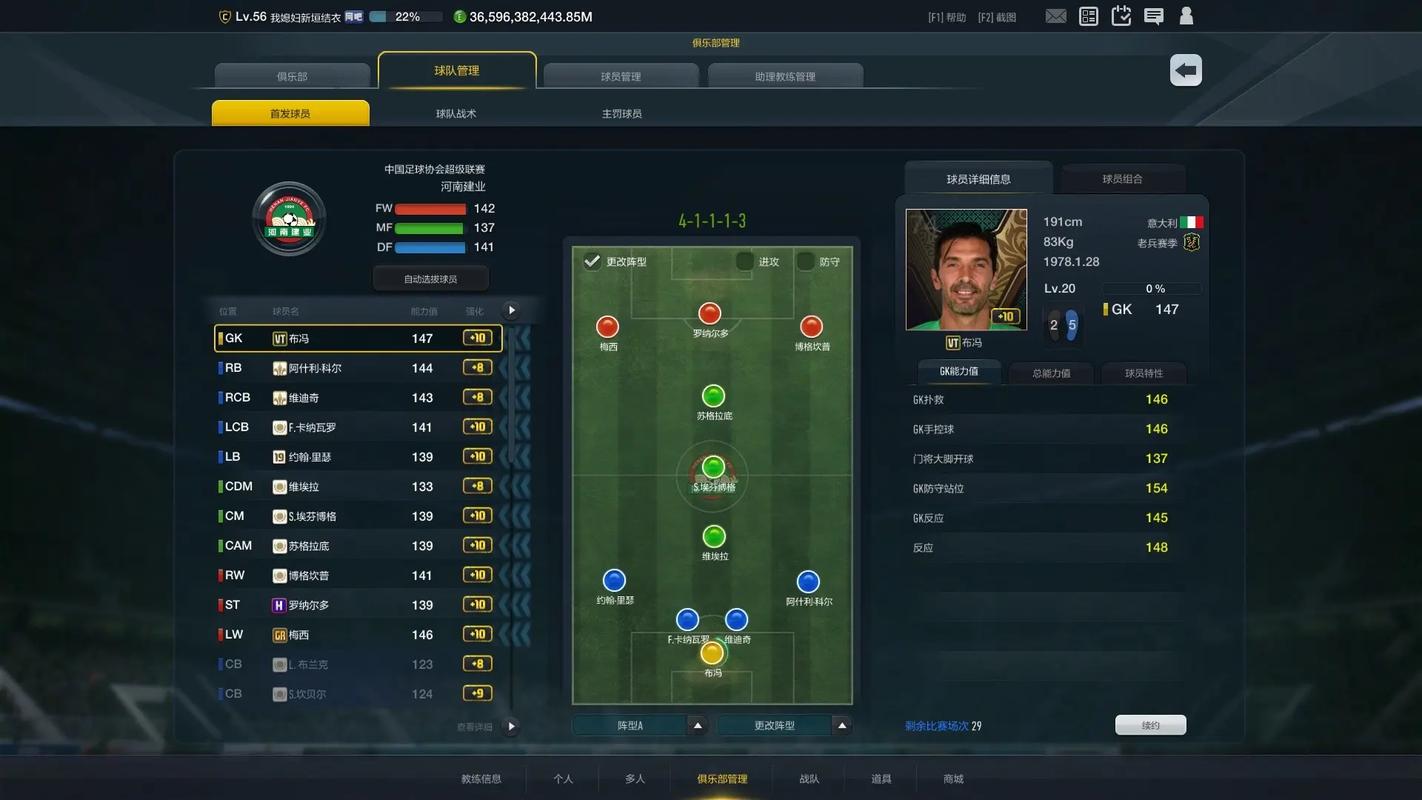Click the veteran badge icon beside nationality flag
Viewport: 1422px width, 800px height.
(1190, 241)
